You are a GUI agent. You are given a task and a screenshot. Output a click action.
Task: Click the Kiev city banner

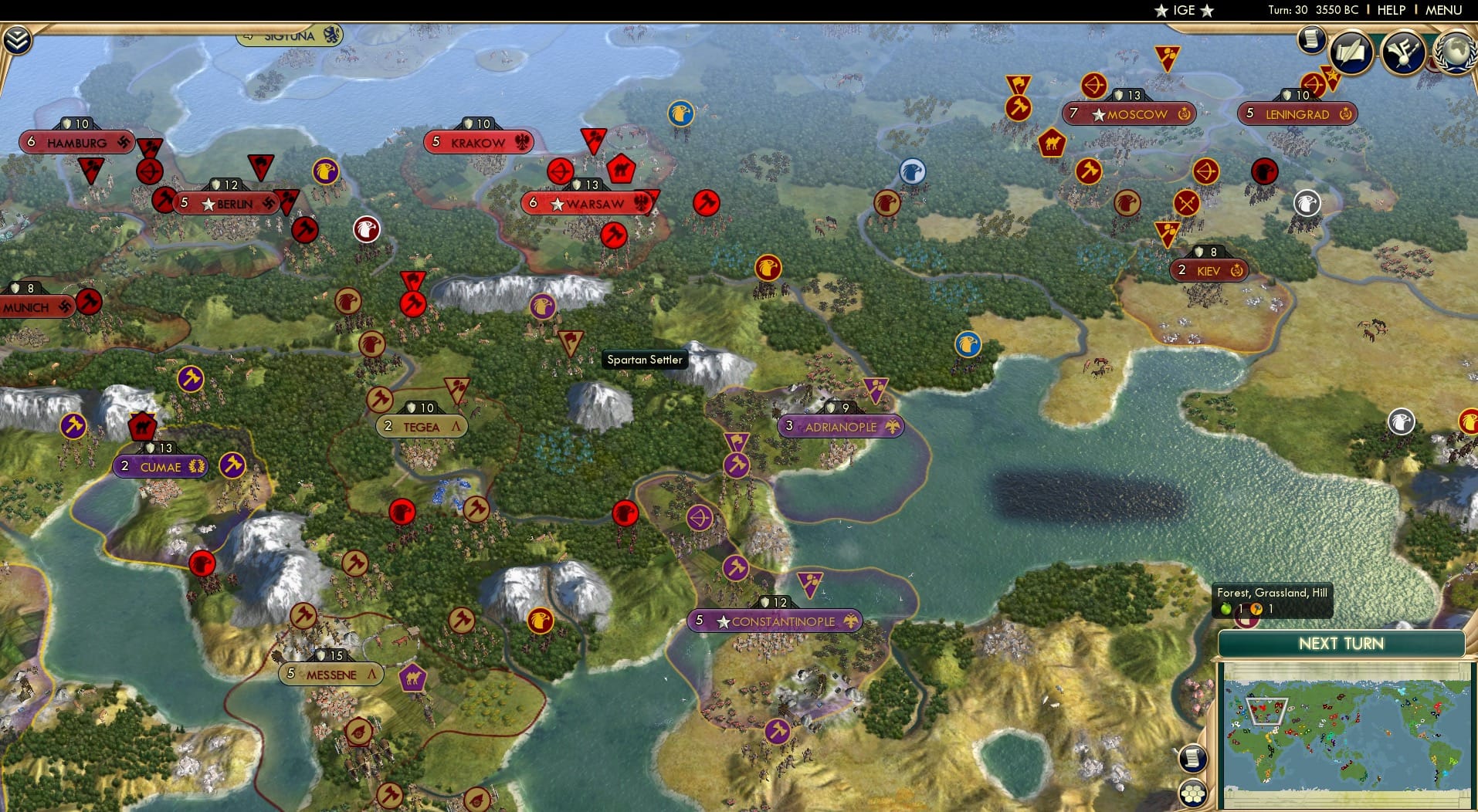pyautogui.click(x=1210, y=271)
